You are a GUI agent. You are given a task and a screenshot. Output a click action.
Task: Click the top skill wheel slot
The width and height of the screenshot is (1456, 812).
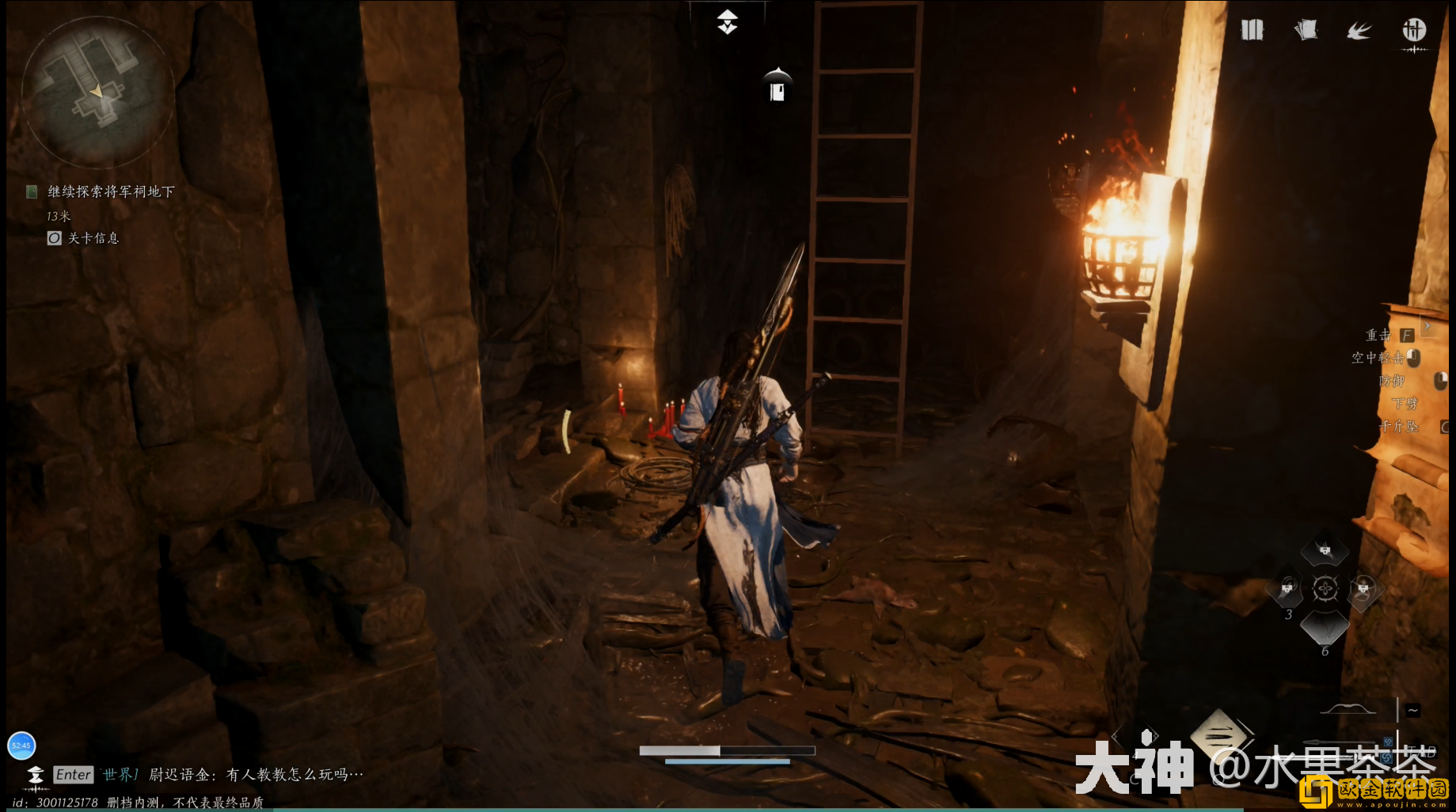click(x=1325, y=550)
